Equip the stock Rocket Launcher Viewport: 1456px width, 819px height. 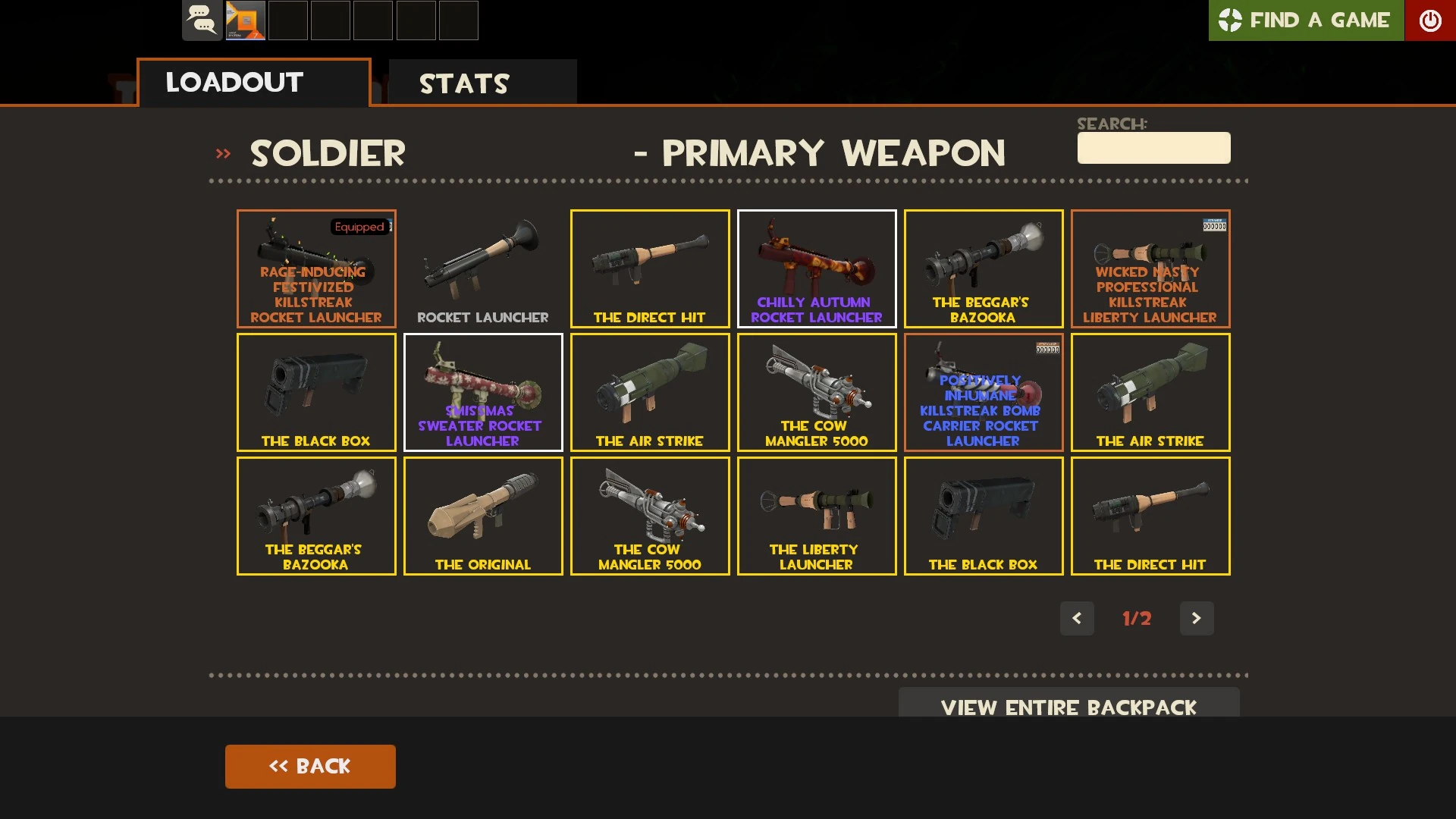tap(482, 268)
